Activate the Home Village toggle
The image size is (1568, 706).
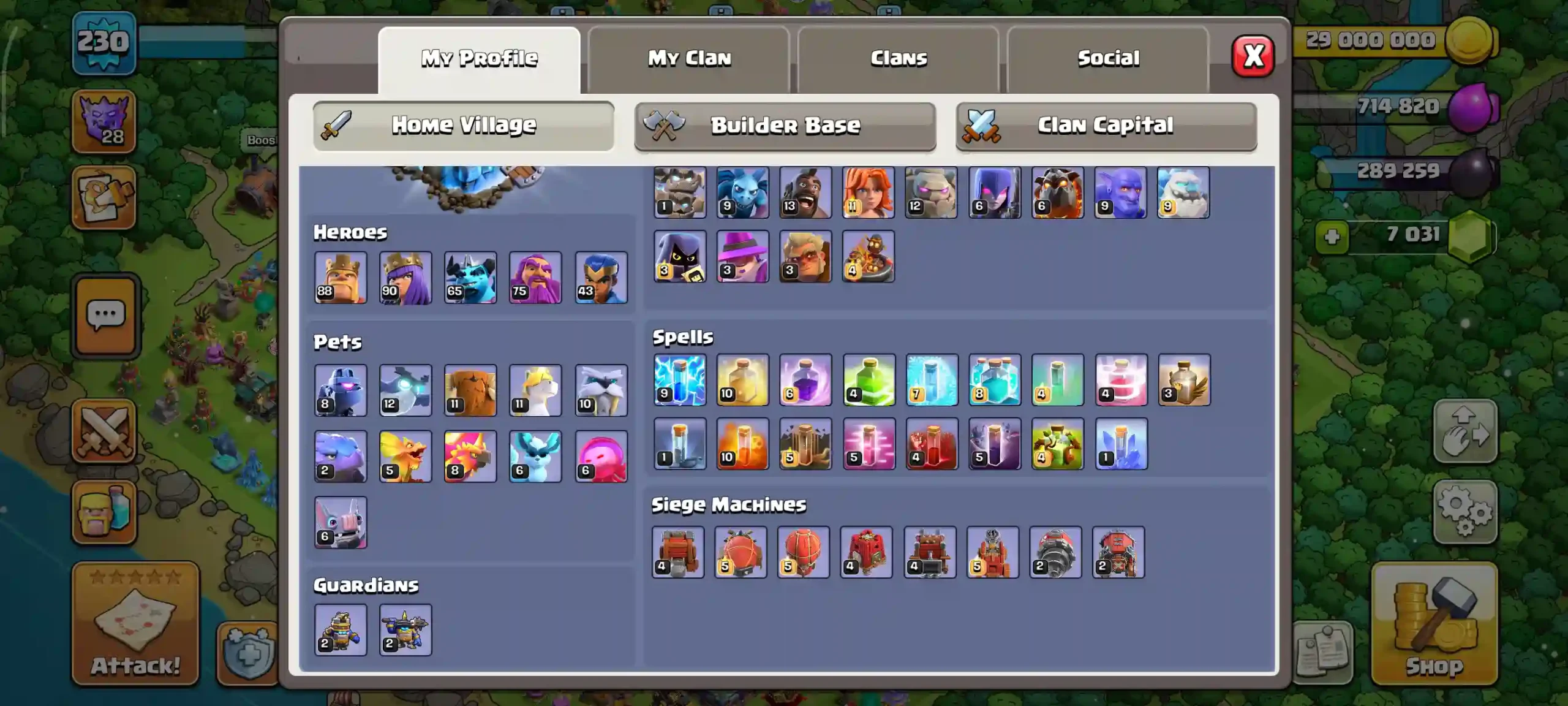click(463, 125)
